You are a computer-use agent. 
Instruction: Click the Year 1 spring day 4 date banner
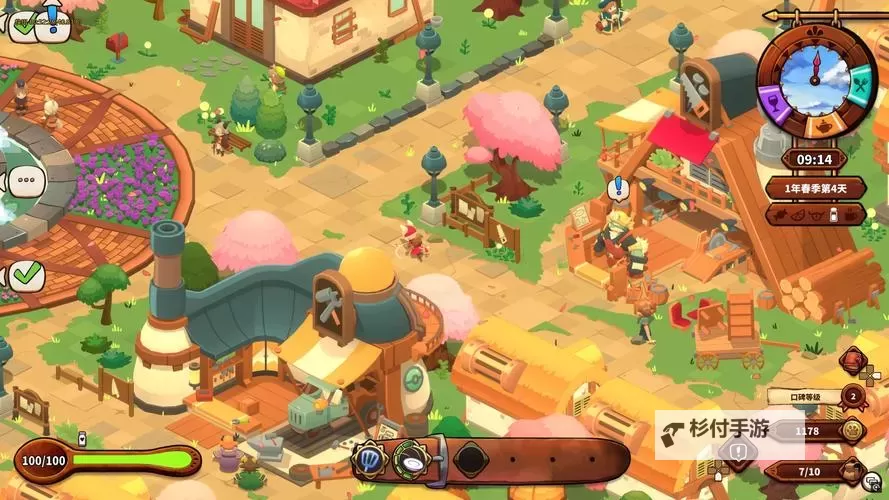tap(815, 187)
